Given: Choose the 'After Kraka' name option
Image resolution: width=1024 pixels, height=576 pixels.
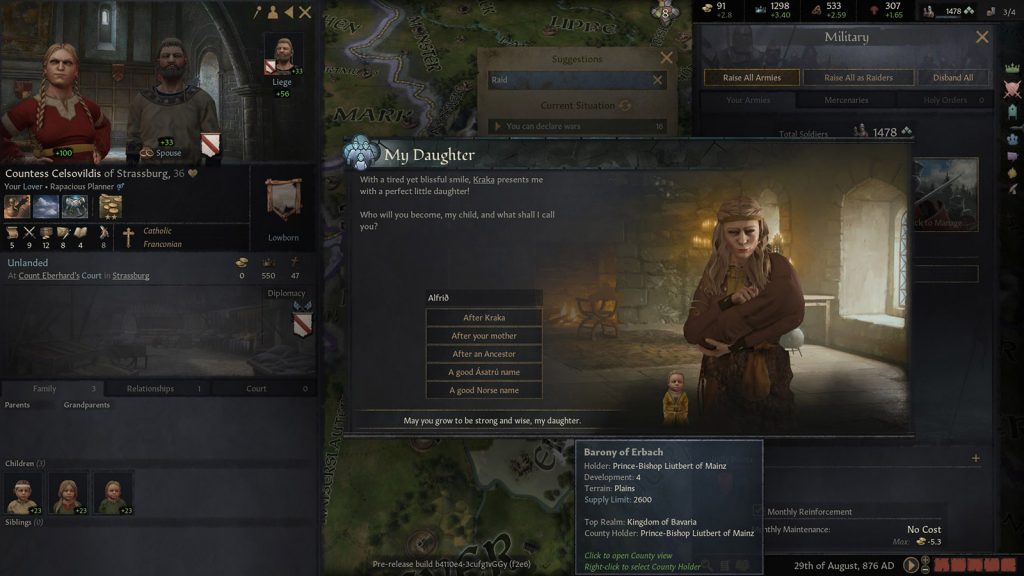Looking at the screenshot, I should pyautogui.click(x=484, y=318).
